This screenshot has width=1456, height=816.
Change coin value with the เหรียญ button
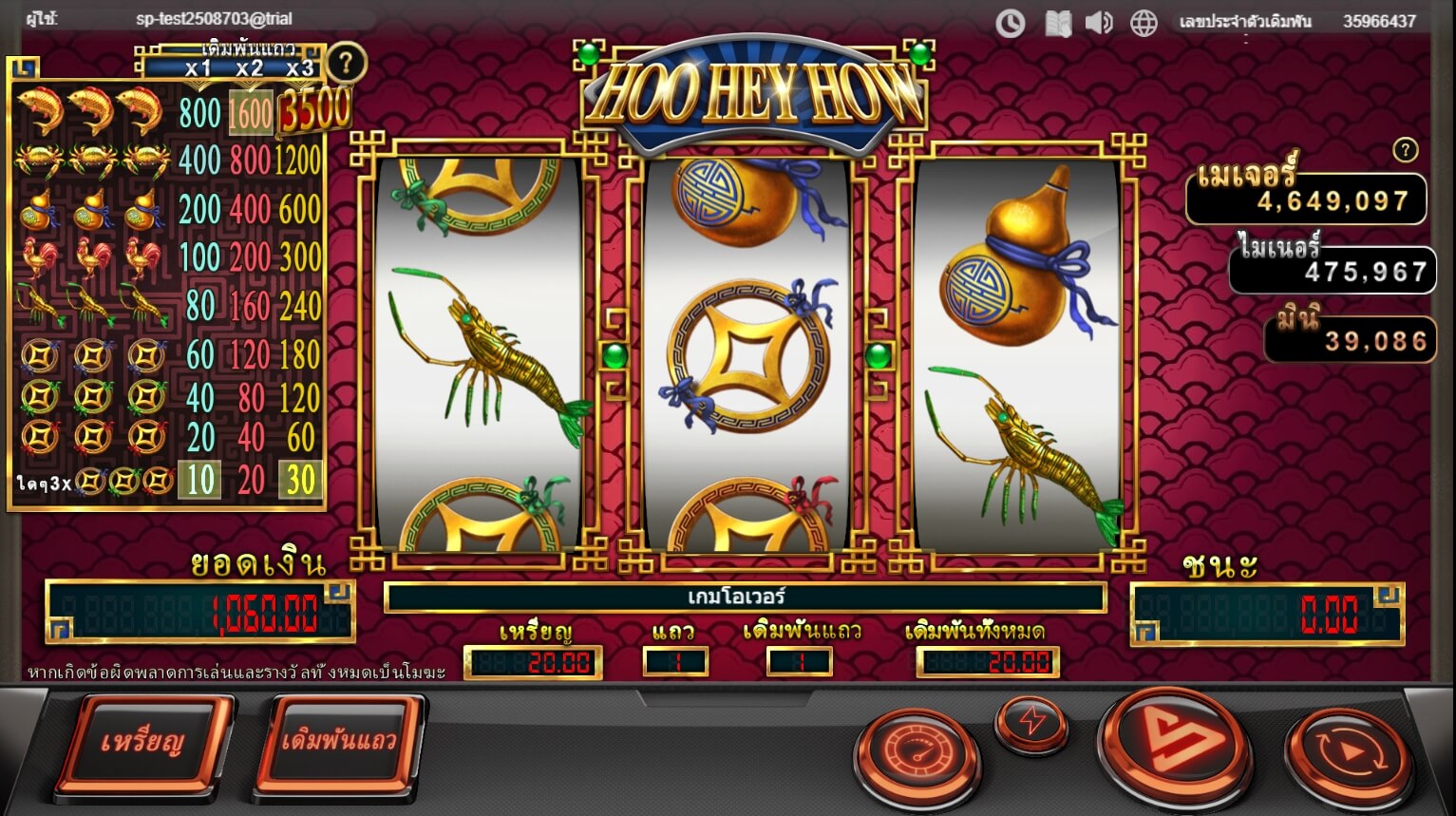coord(144,742)
